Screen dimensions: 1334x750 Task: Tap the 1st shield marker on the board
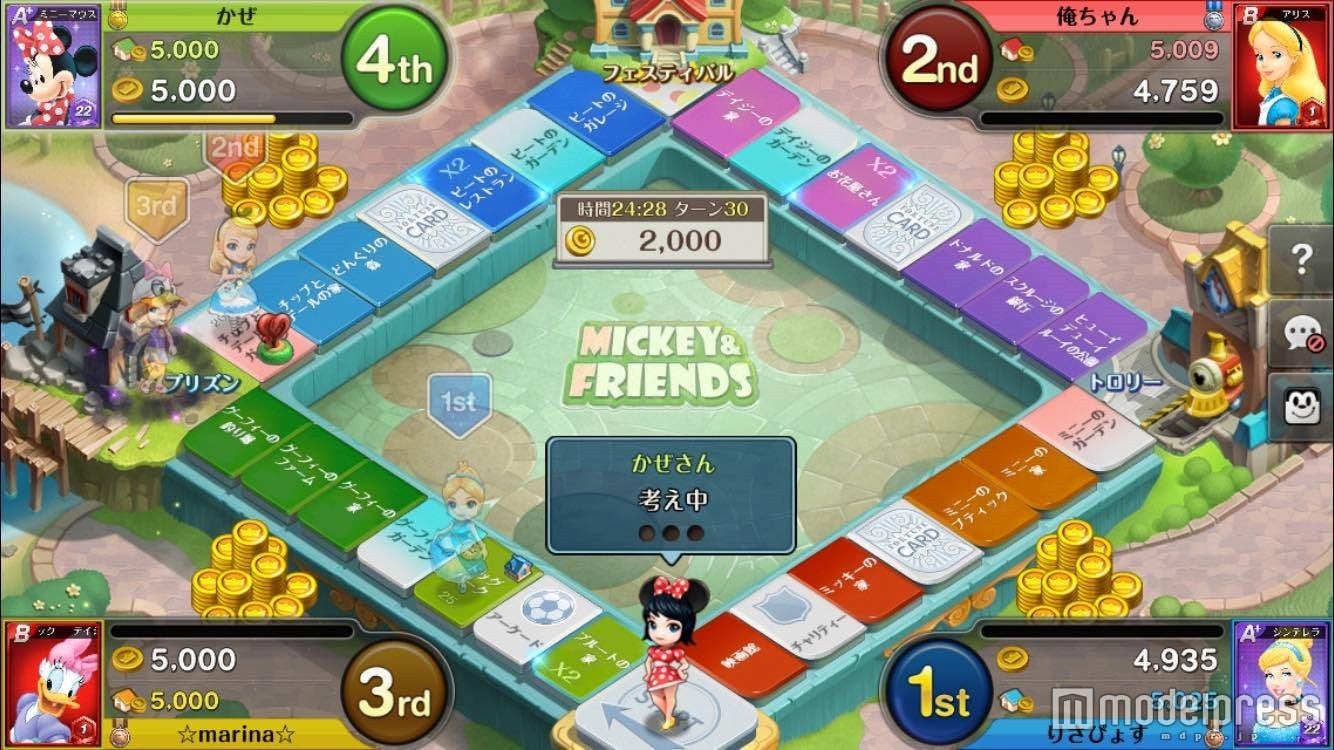click(460, 400)
